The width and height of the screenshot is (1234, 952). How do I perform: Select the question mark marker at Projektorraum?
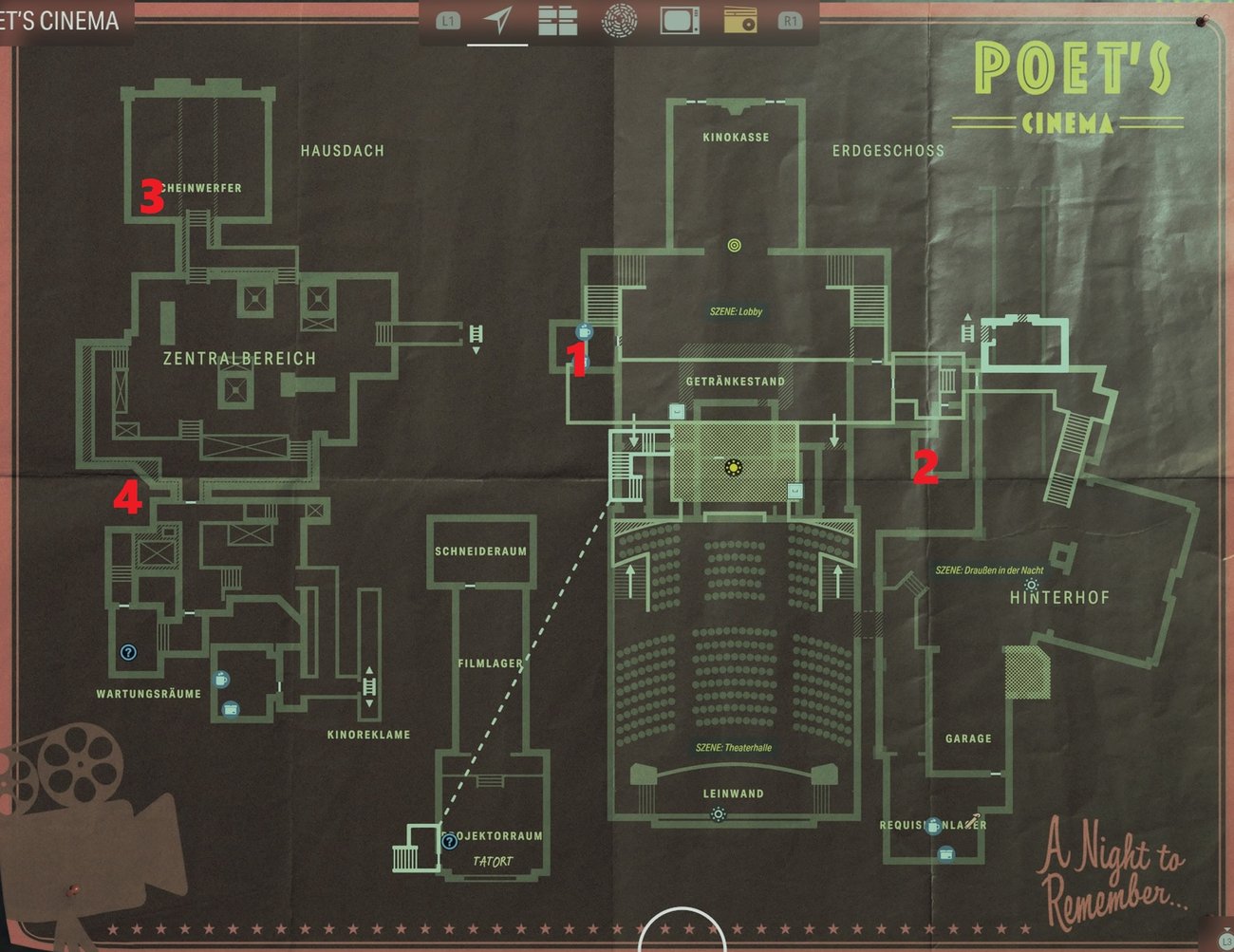click(449, 841)
